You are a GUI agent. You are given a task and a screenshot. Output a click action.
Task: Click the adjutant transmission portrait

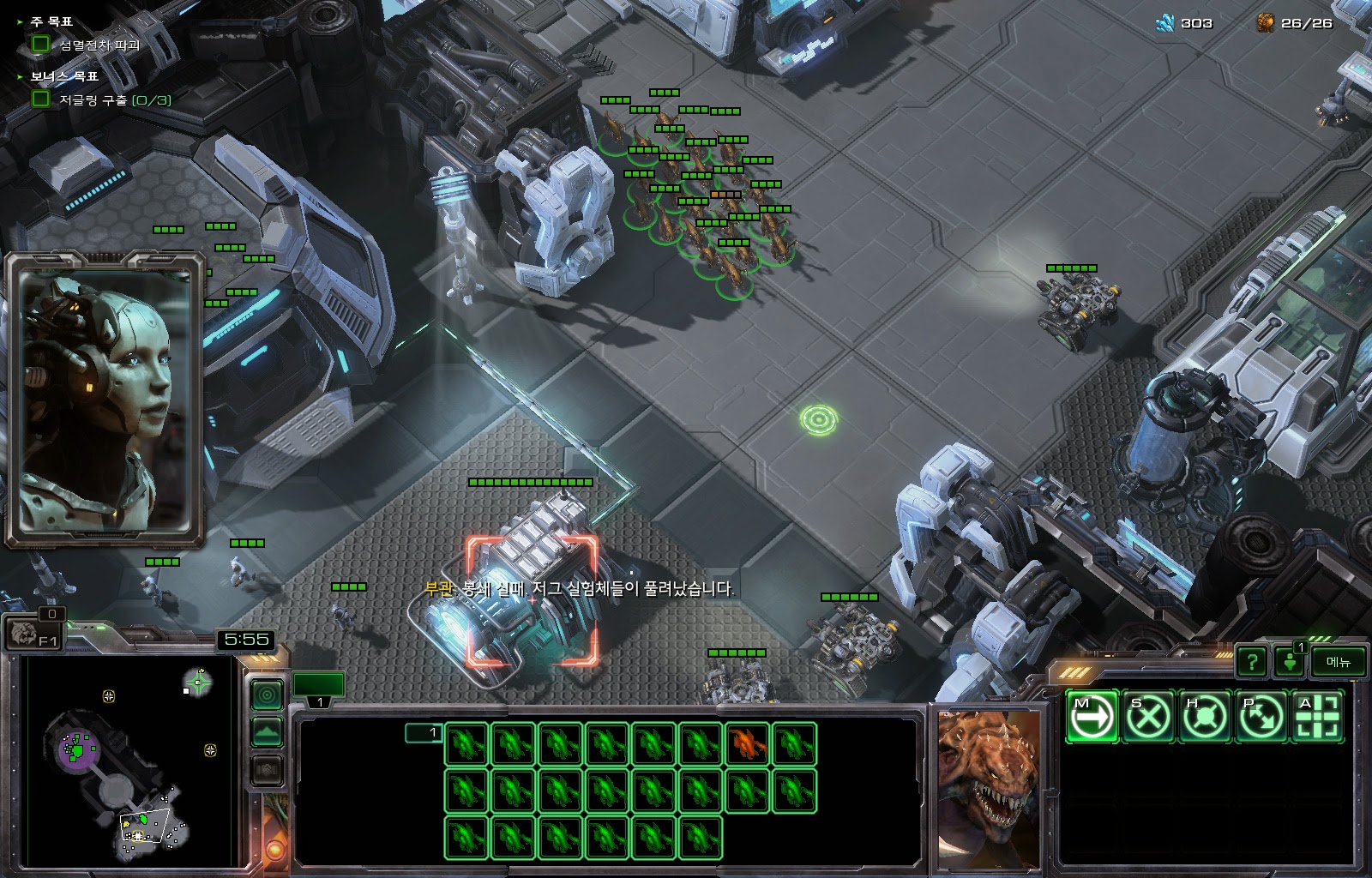tap(103, 399)
